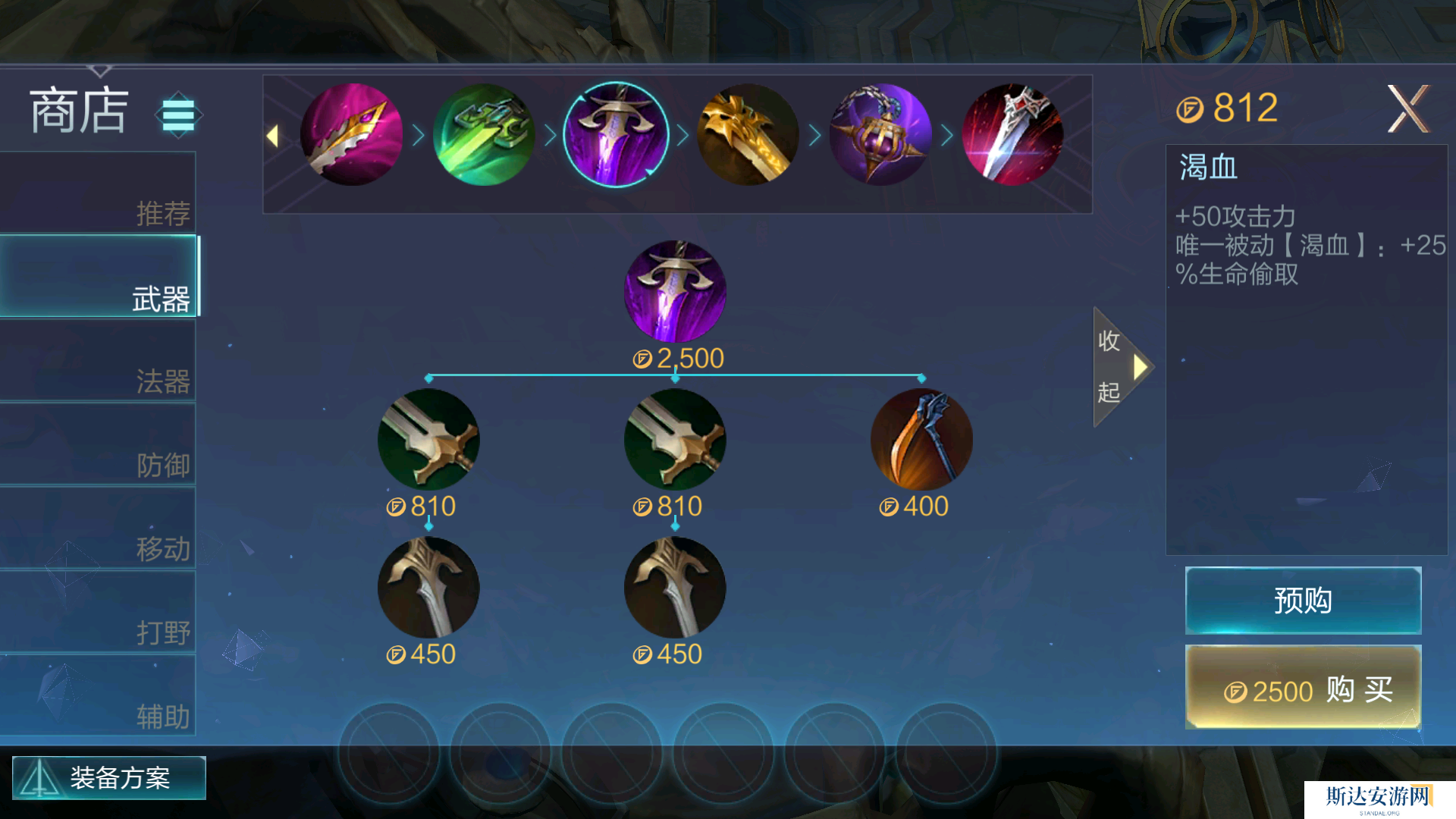Choose the green boots item in build path

click(x=484, y=135)
